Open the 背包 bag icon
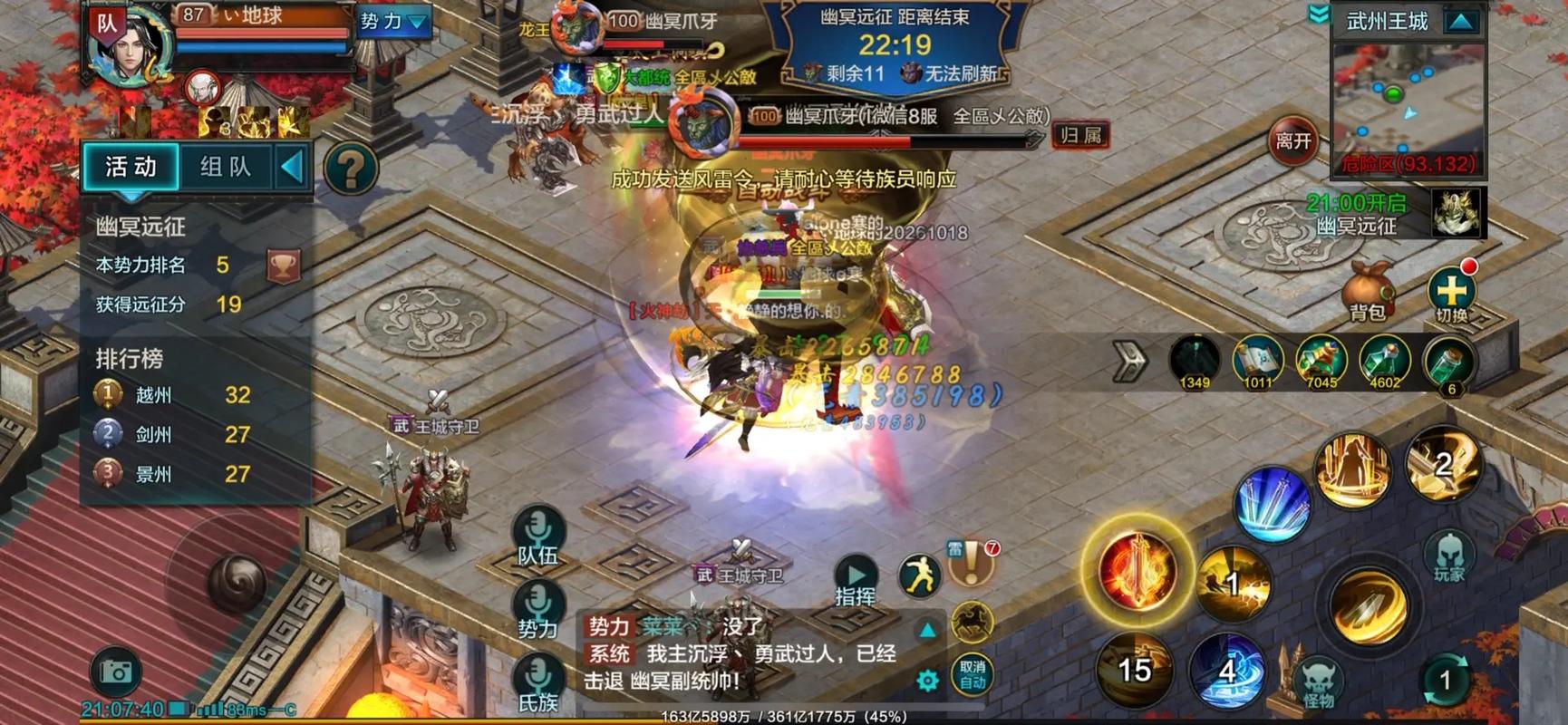The height and width of the screenshot is (725, 1568). (1367, 290)
